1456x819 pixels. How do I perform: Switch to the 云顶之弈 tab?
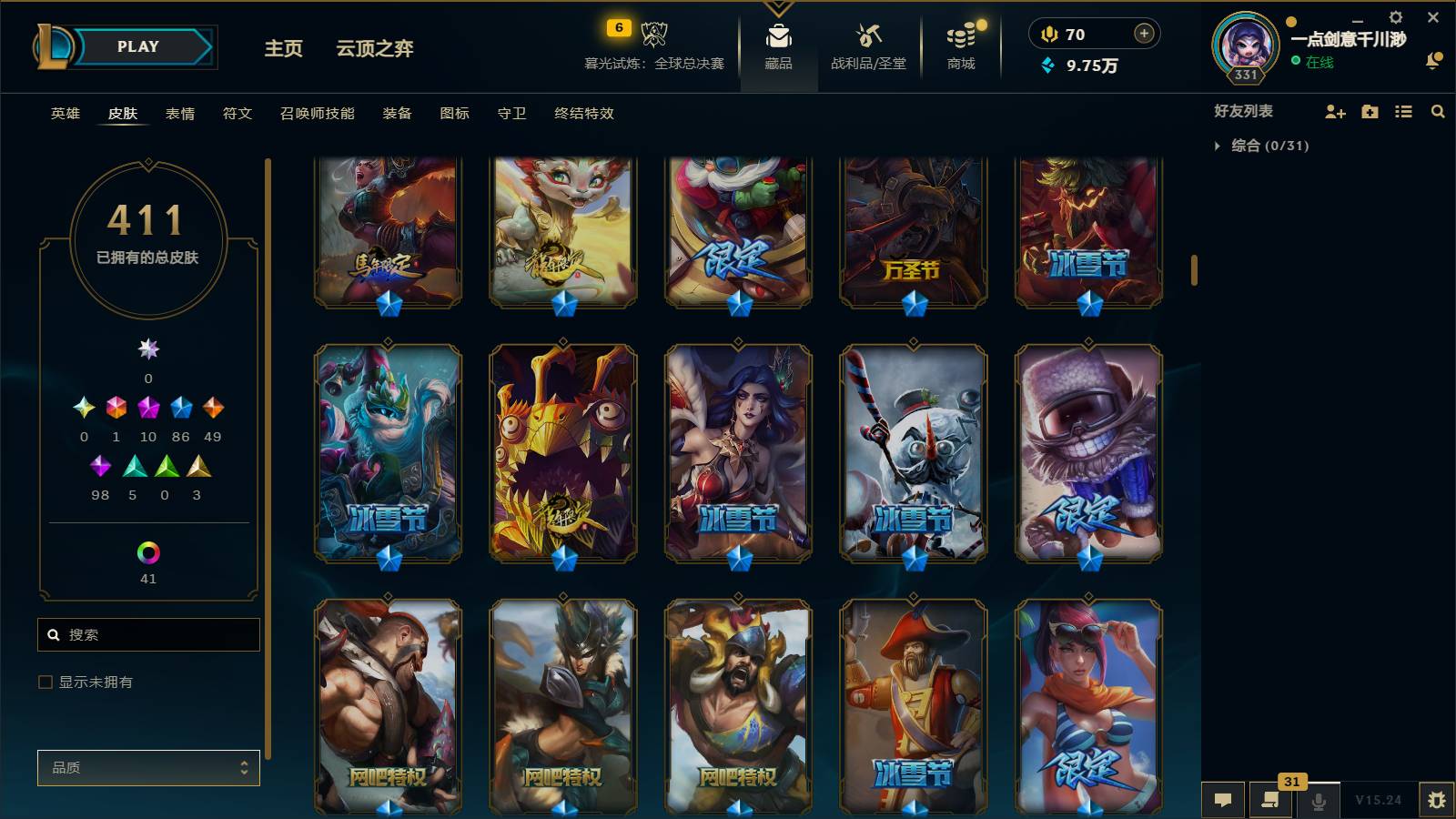click(377, 50)
